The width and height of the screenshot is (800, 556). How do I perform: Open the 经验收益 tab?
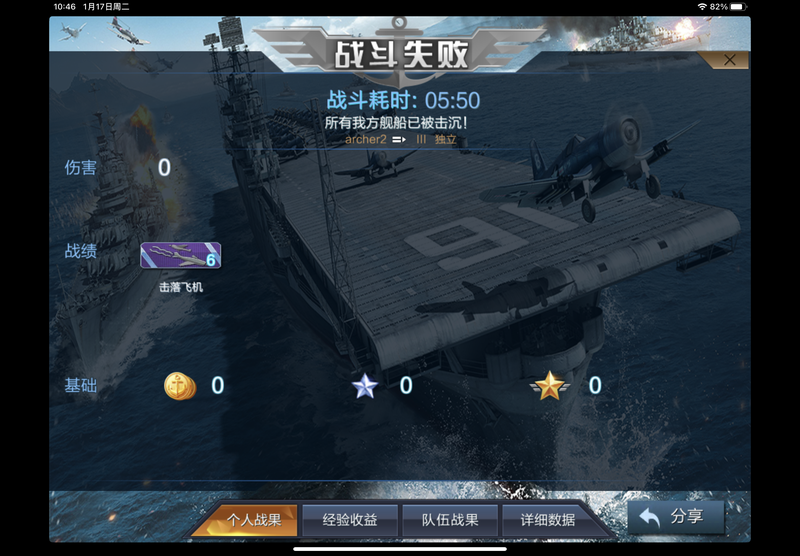(350, 520)
